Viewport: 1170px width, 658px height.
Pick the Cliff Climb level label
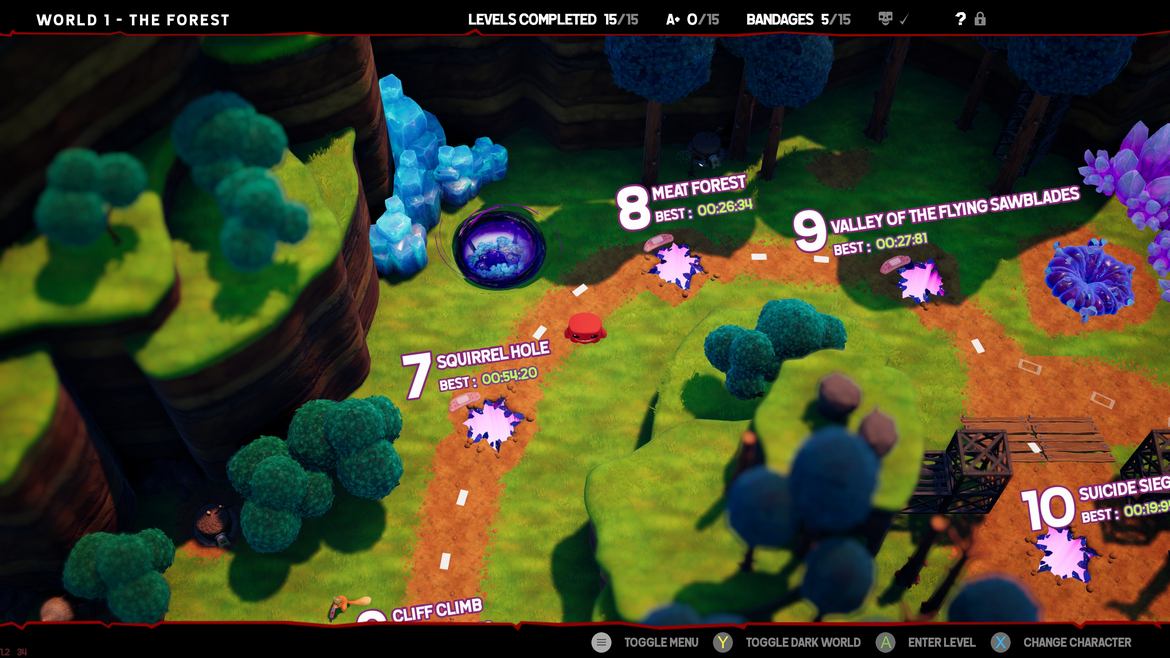(x=437, y=610)
